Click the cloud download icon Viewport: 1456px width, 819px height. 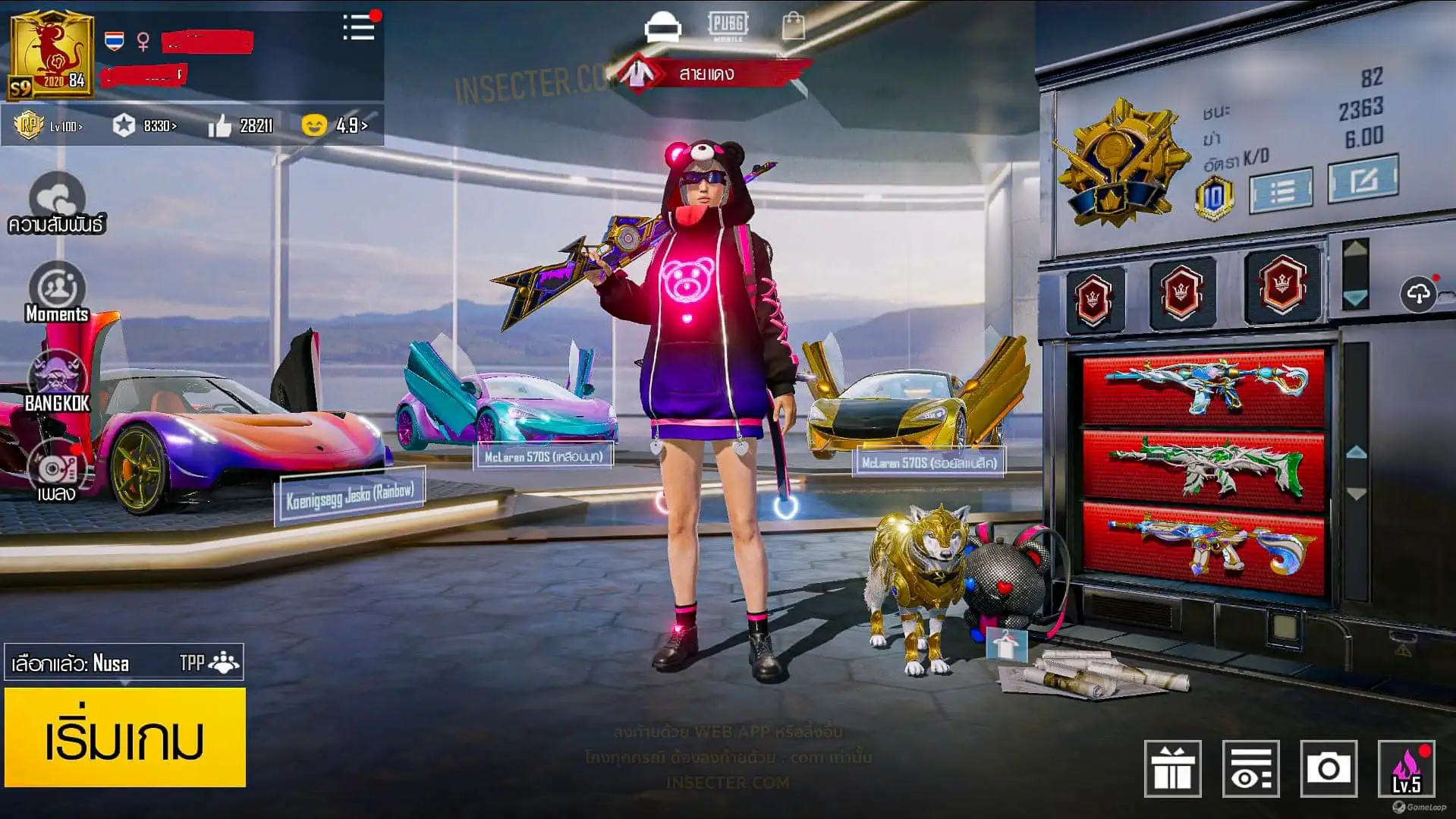(x=1419, y=294)
